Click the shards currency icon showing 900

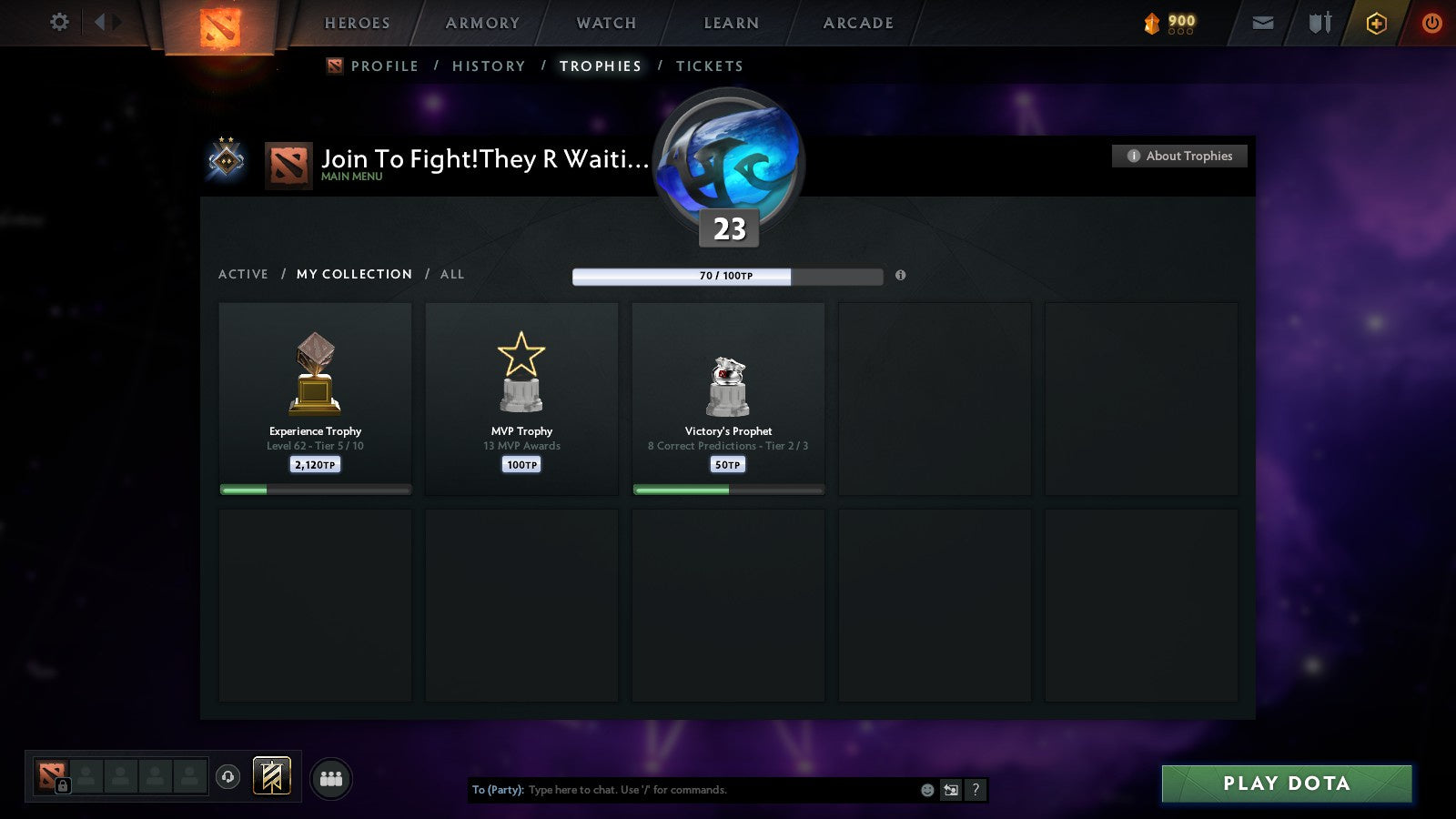pyautogui.click(x=1152, y=23)
